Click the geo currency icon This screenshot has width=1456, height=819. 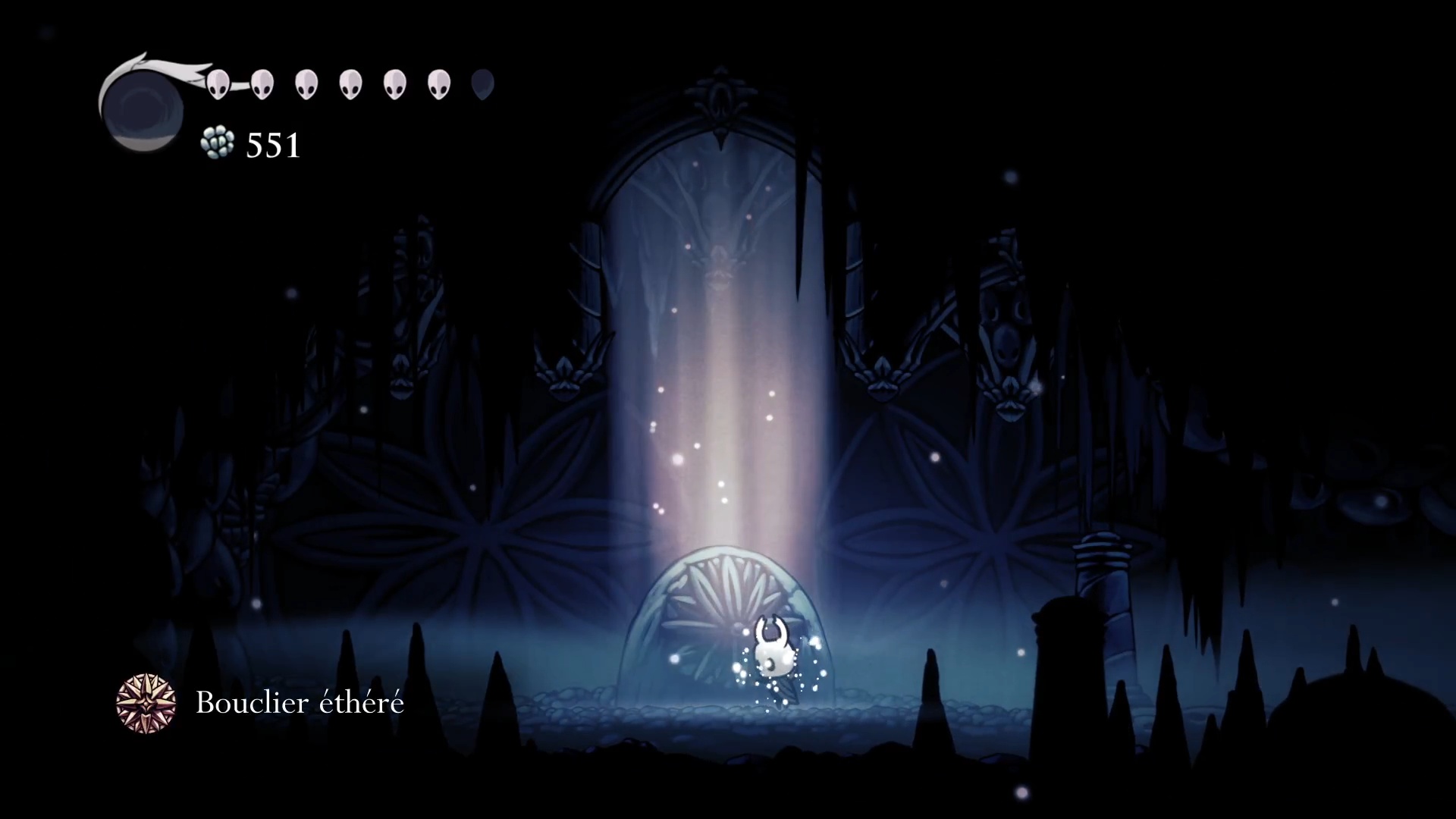point(218,143)
